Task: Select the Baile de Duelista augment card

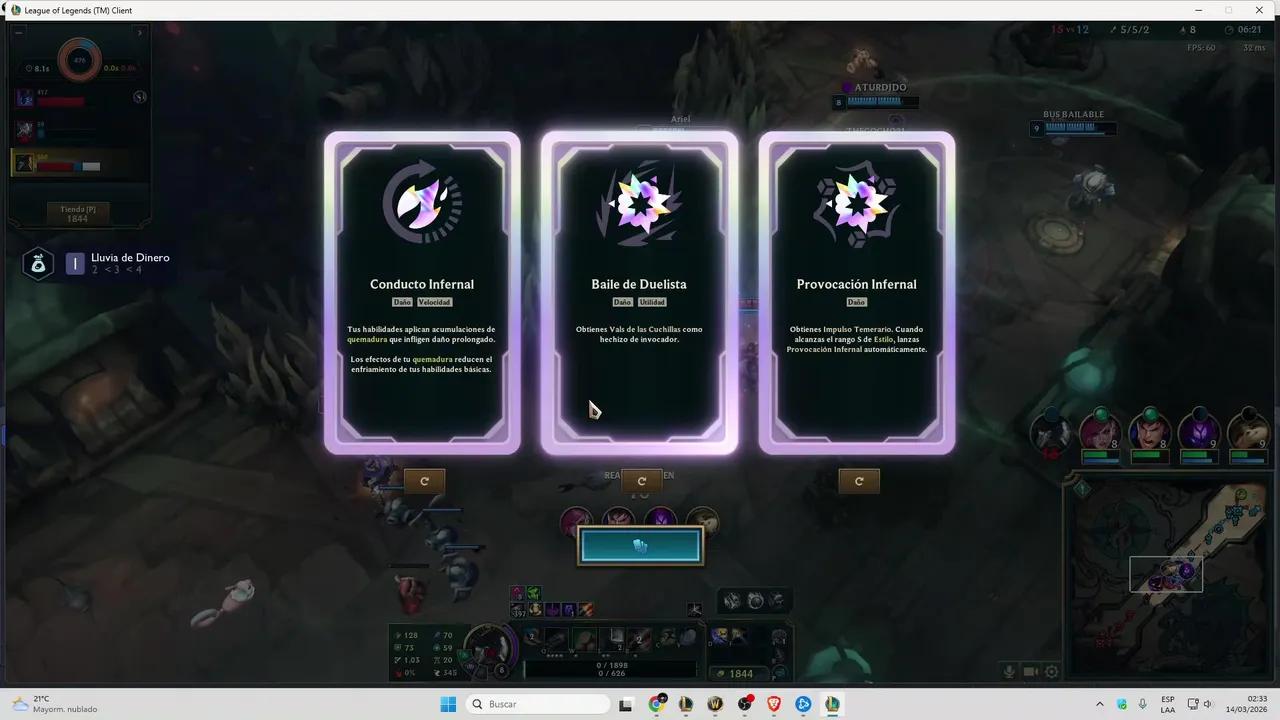Action: pos(640,290)
